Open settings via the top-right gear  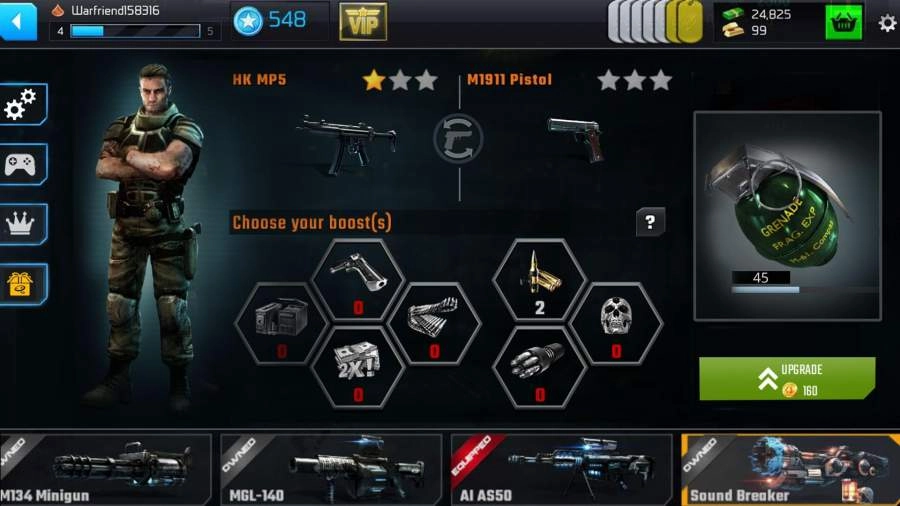887,23
